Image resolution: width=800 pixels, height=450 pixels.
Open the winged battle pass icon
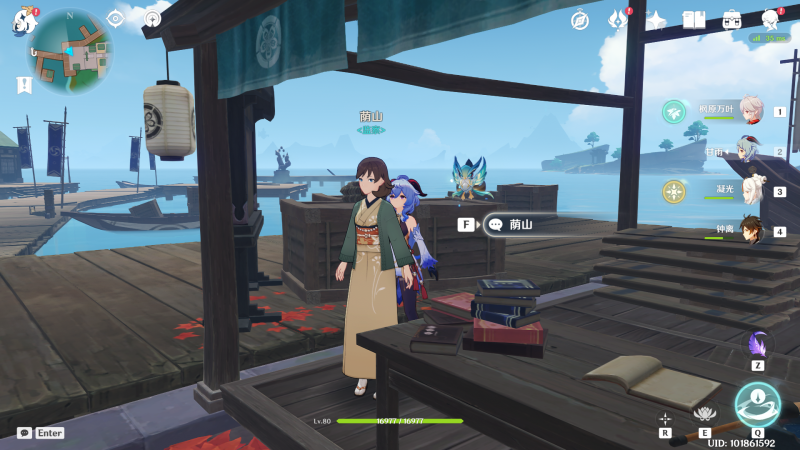618,20
